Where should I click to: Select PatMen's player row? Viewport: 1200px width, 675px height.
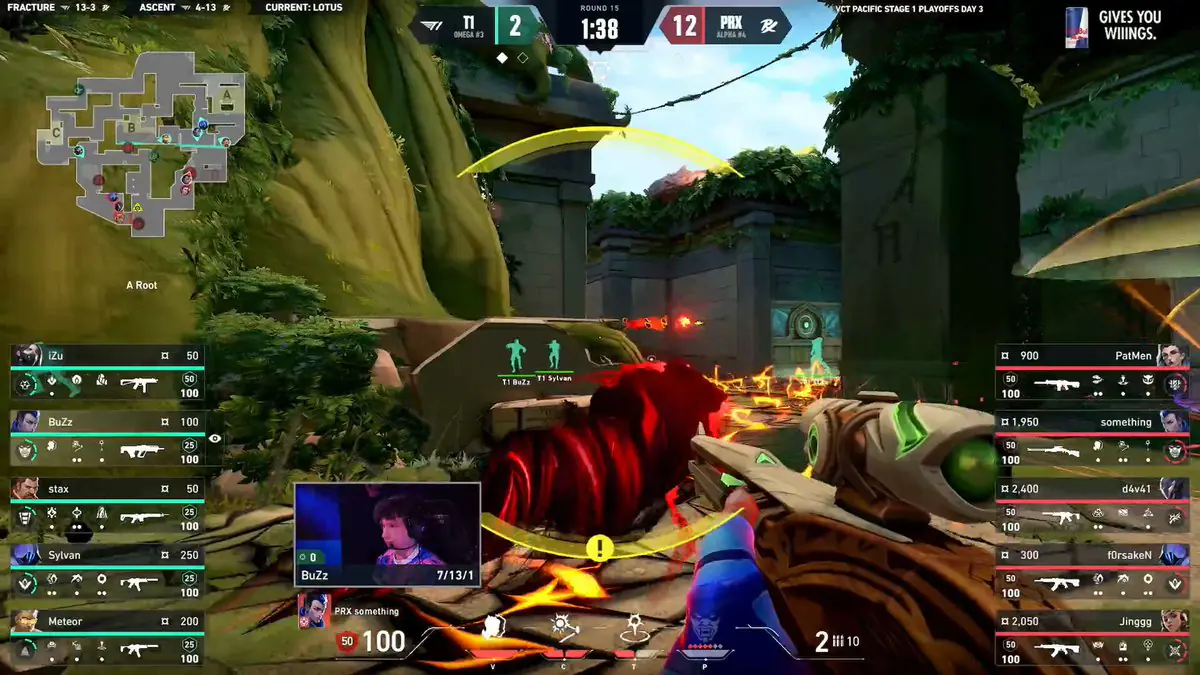point(1092,371)
